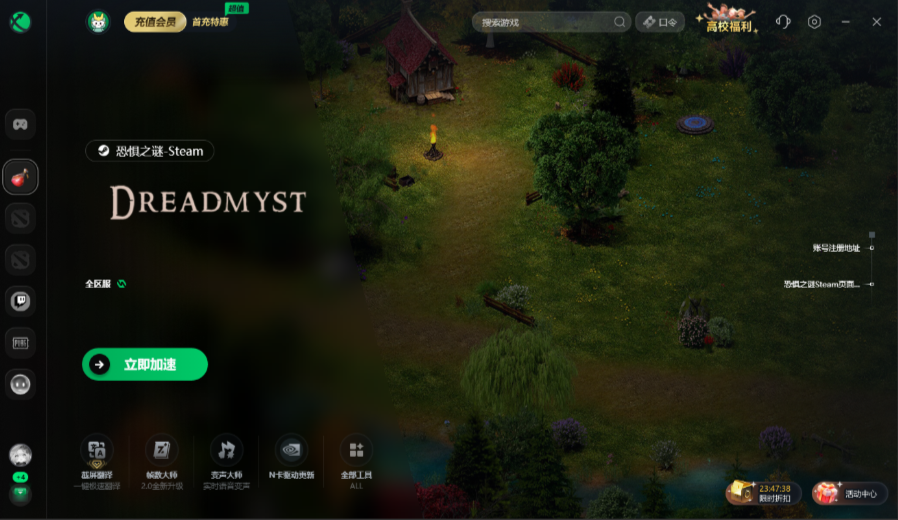898x520 pixels.
Task: Change the 全区服 server region selector
Action: (x=106, y=284)
